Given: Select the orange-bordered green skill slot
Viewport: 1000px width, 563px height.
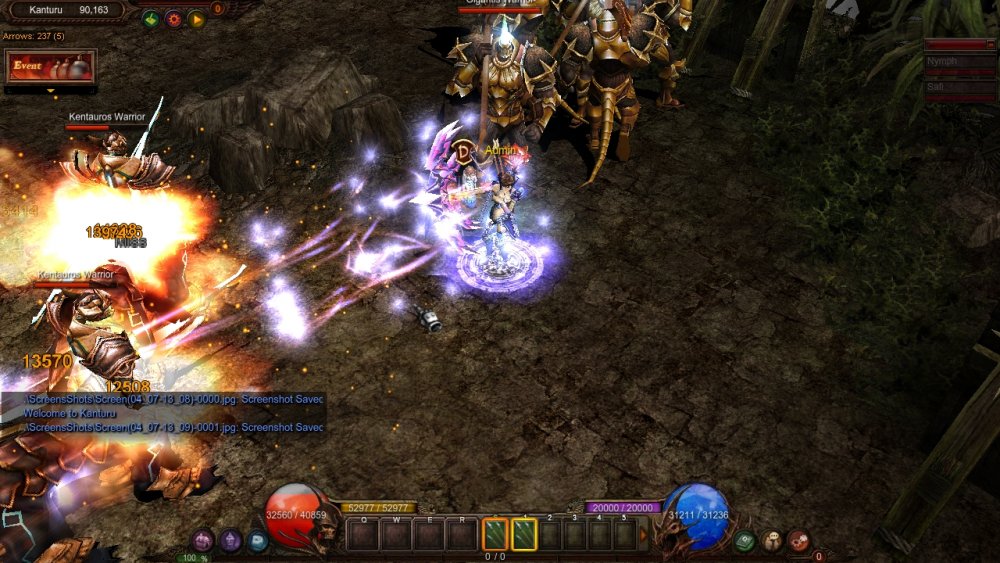Looking at the screenshot, I should pos(495,534).
